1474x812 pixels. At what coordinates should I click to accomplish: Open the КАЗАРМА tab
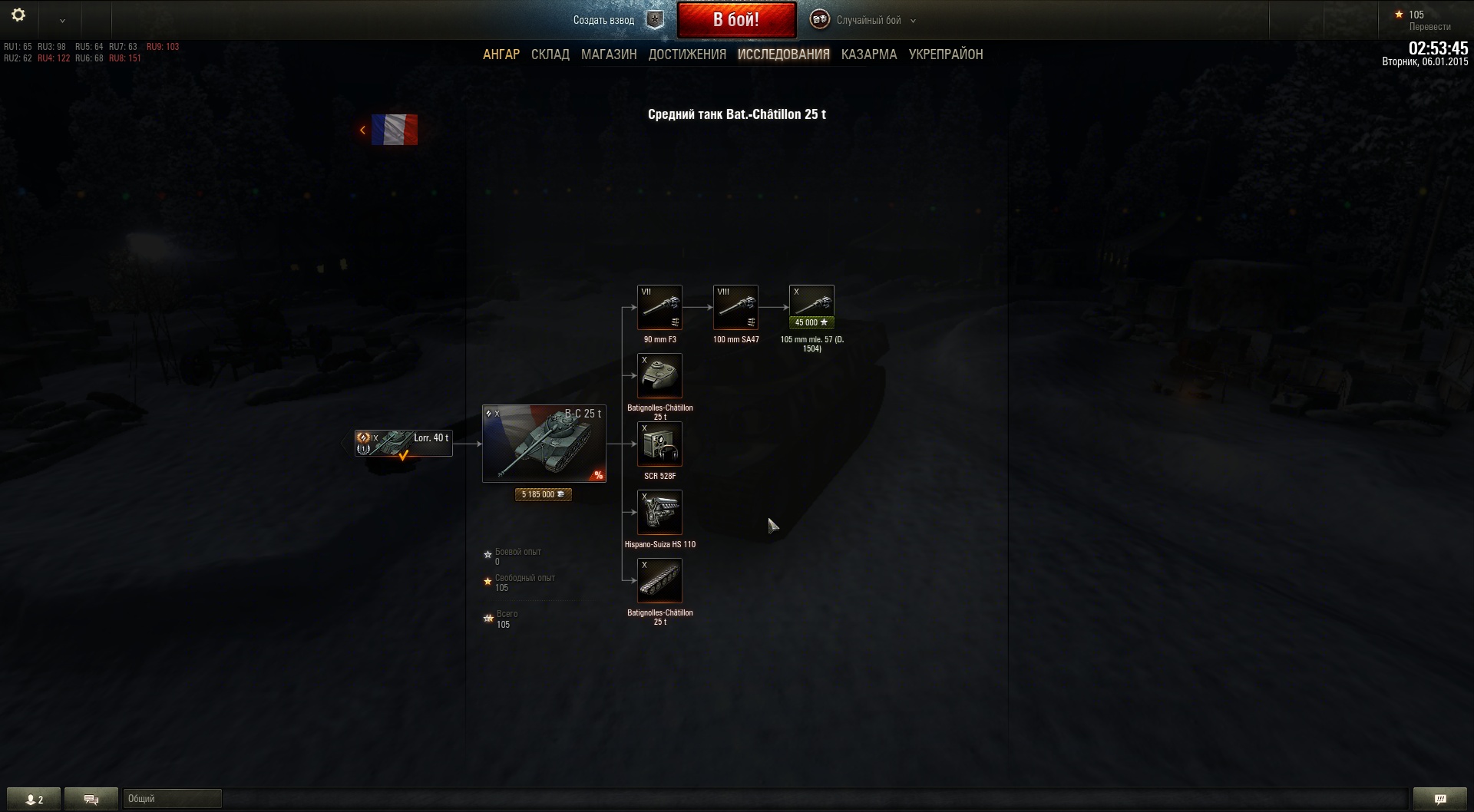868,54
